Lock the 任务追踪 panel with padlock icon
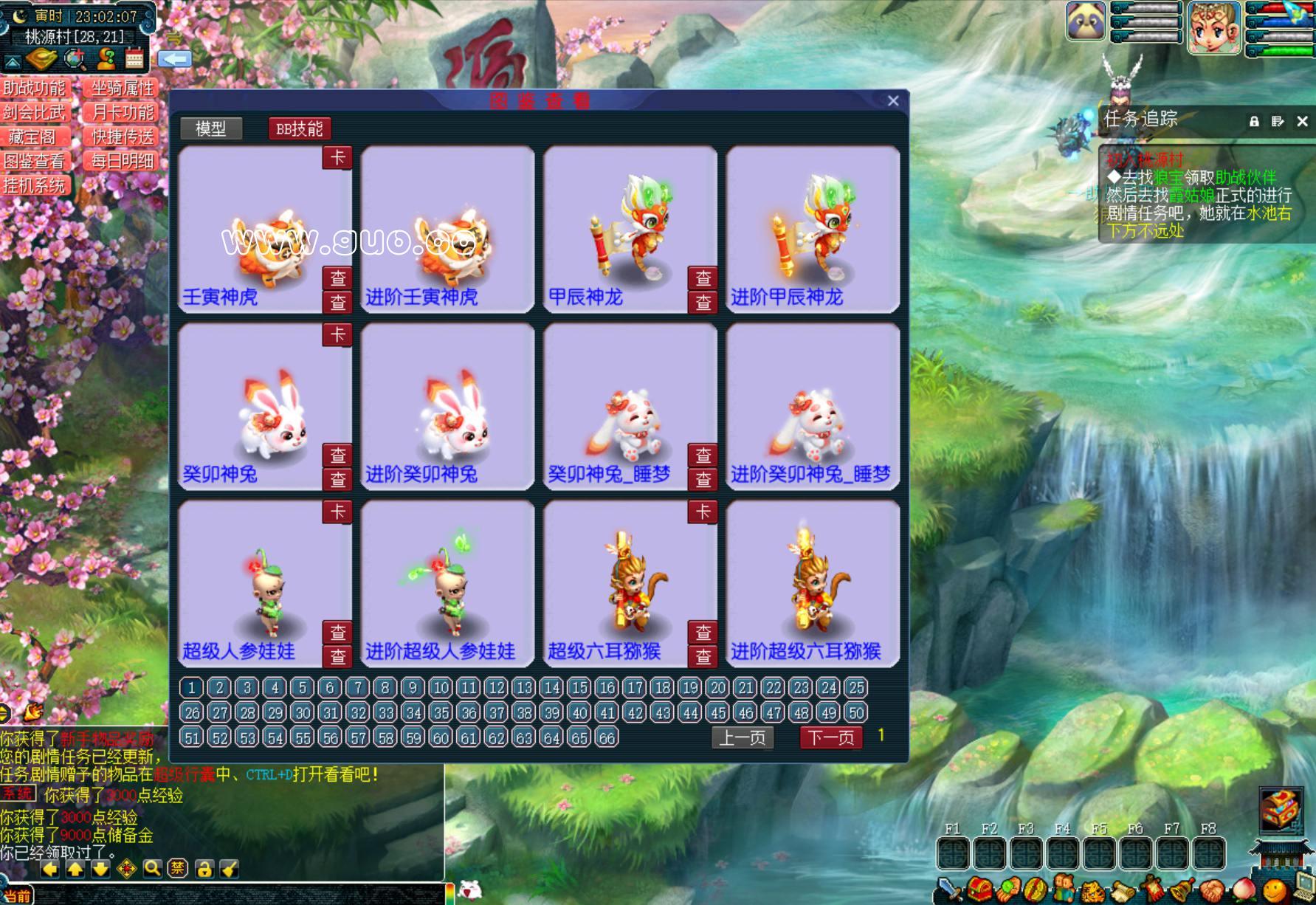The width and height of the screenshot is (1316, 905). pos(1254,121)
